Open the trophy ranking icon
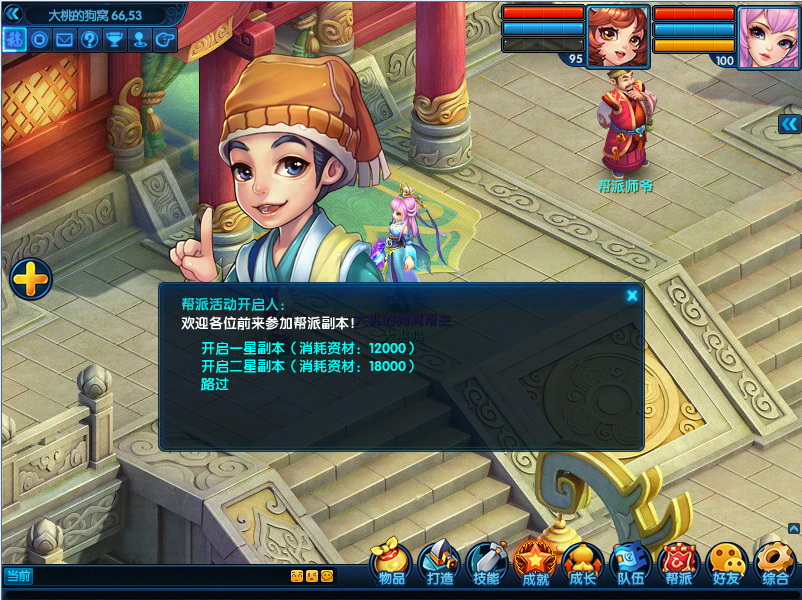Image resolution: width=802 pixels, height=600 pixels. coord(116,40)
